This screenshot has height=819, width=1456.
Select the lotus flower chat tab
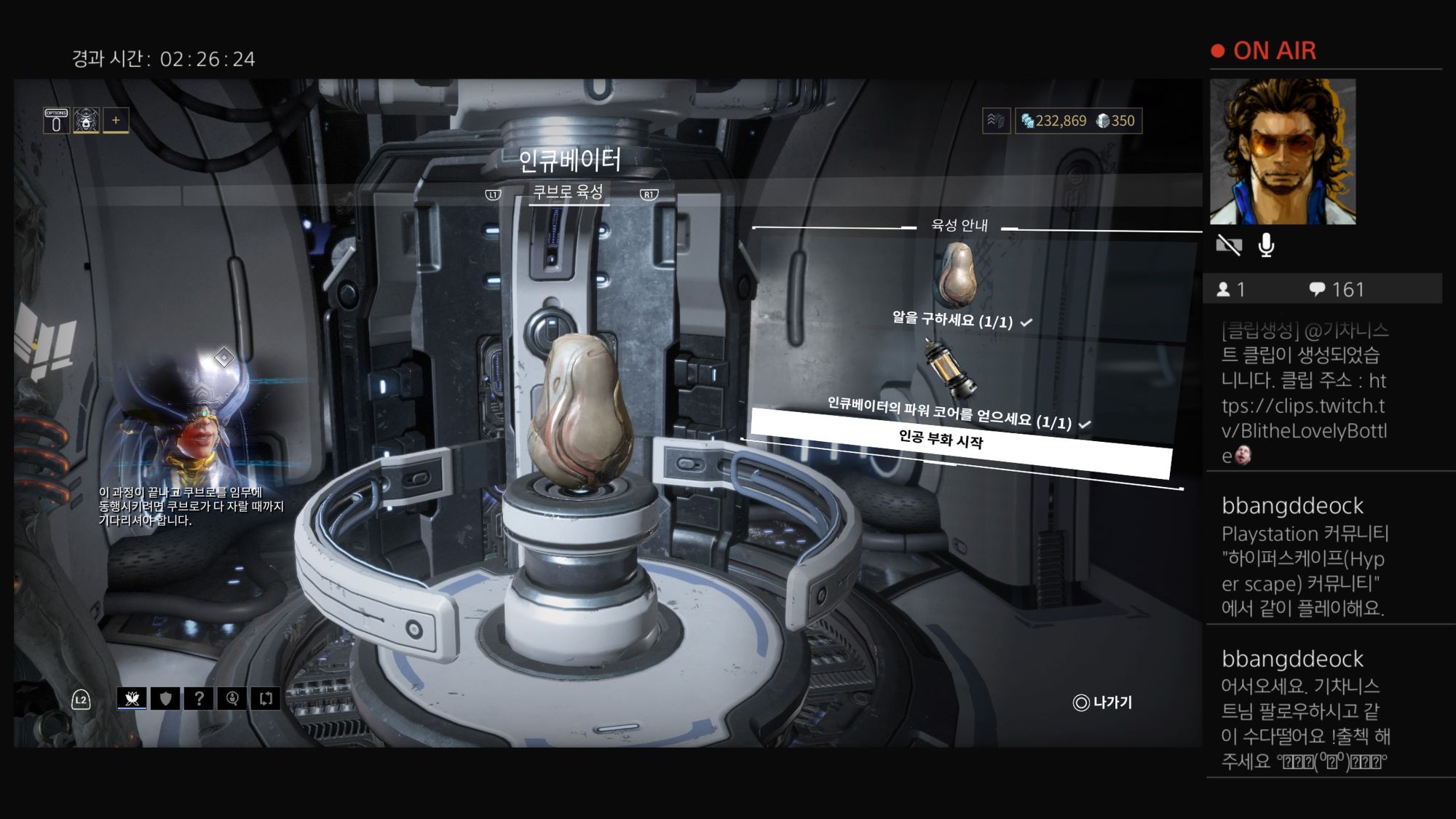132,699
